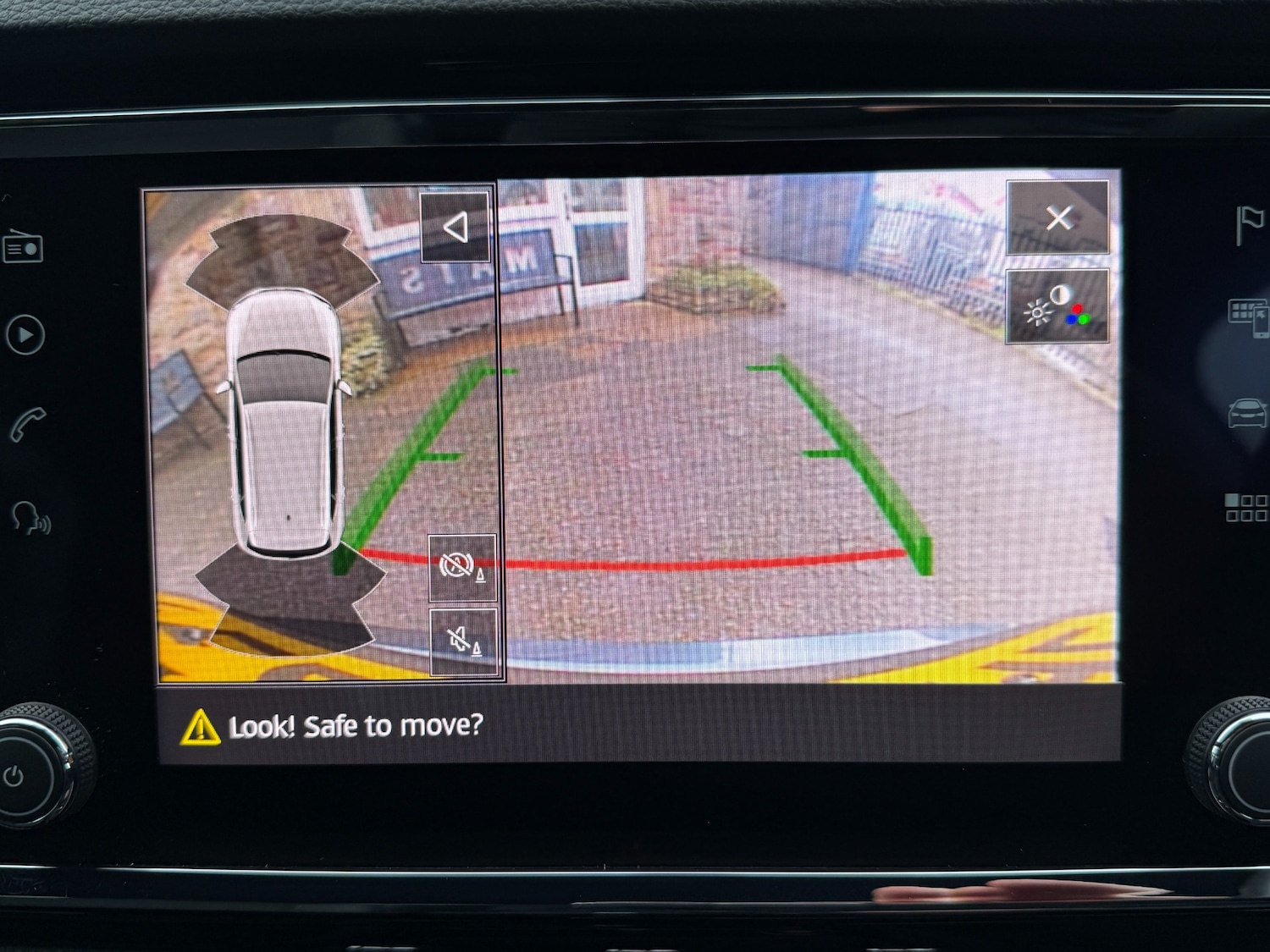Image resolution: width=1270 pixels, height=952 pixels.
Task: Dismiss the camera view with the X button
Action: tap(1058, 220)
